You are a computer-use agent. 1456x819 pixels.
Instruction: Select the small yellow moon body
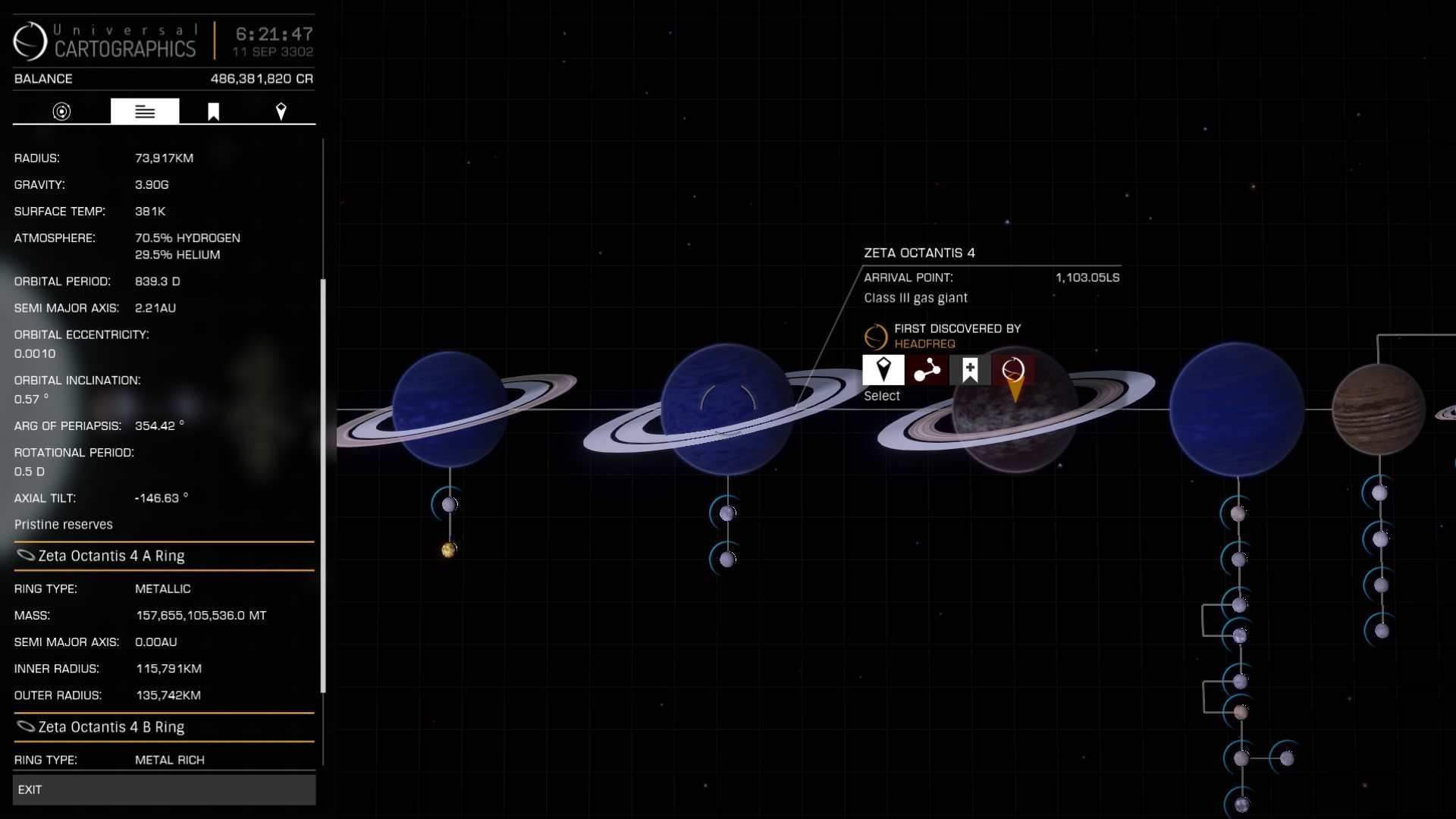coord(448,550)
